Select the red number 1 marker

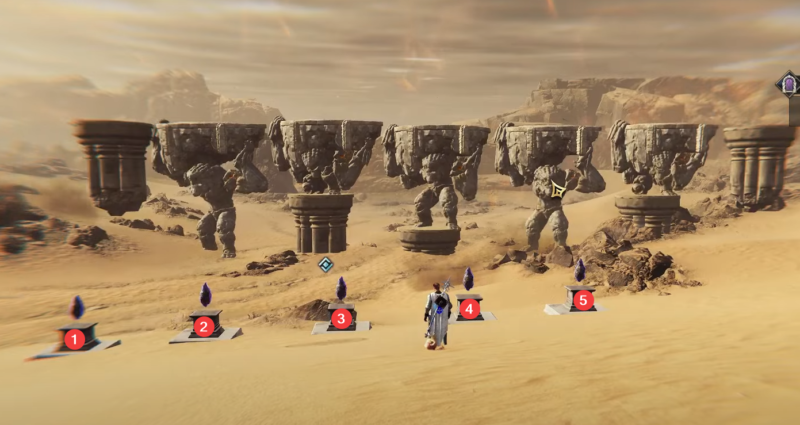tap(74, 339)
